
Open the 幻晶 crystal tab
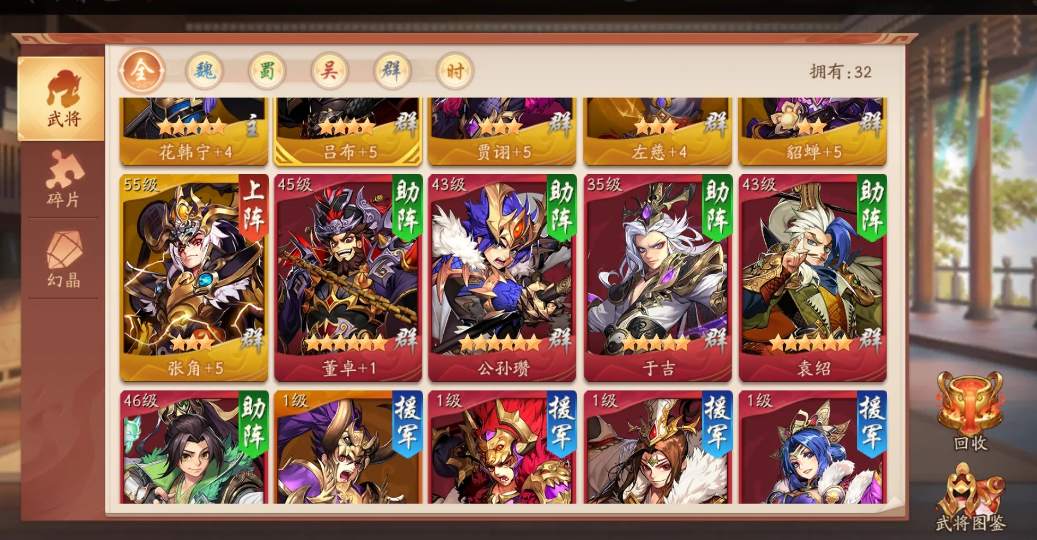[61, 260]
